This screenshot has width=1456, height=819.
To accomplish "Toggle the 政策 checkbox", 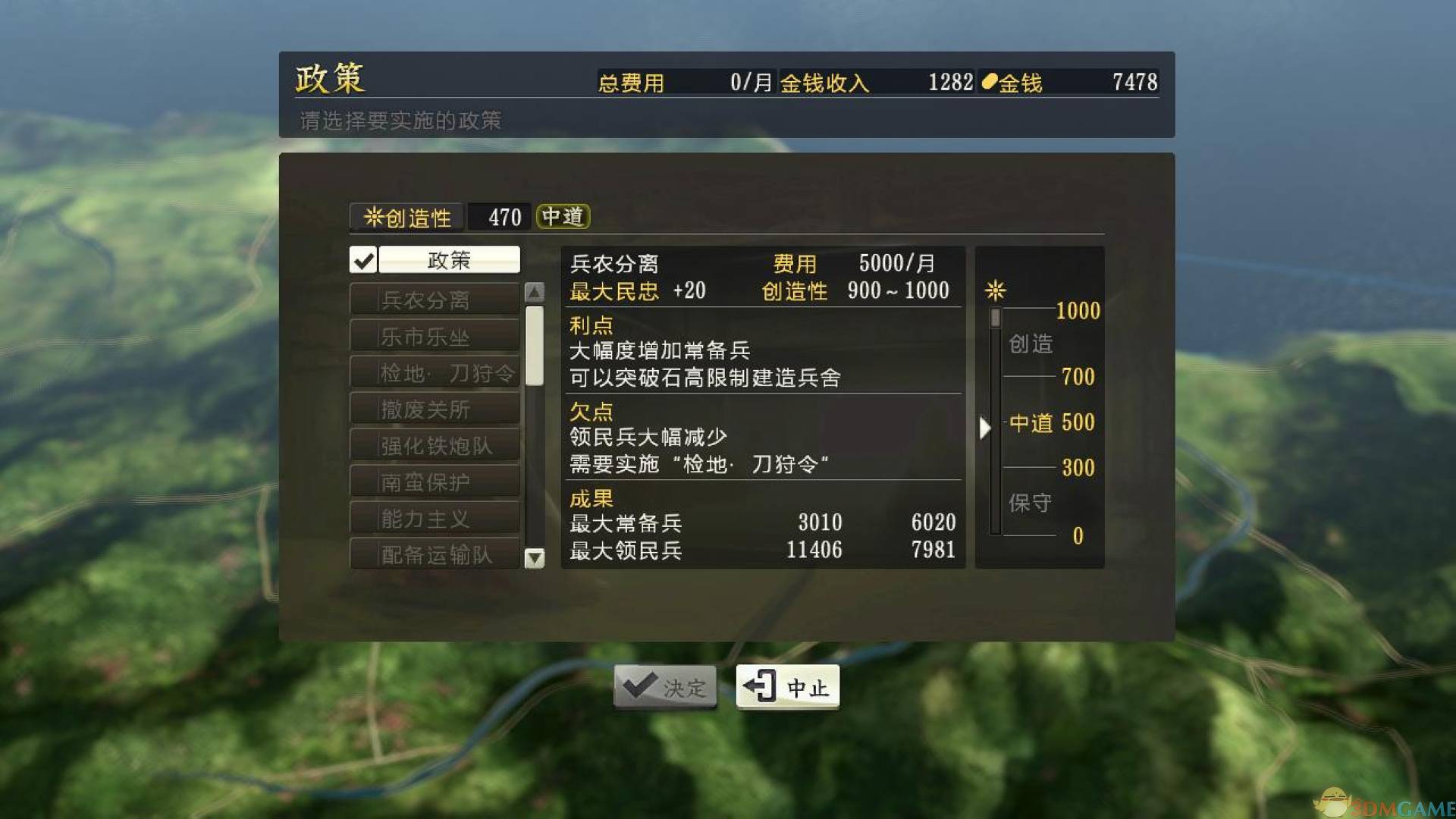I will (x=364, y=260).
